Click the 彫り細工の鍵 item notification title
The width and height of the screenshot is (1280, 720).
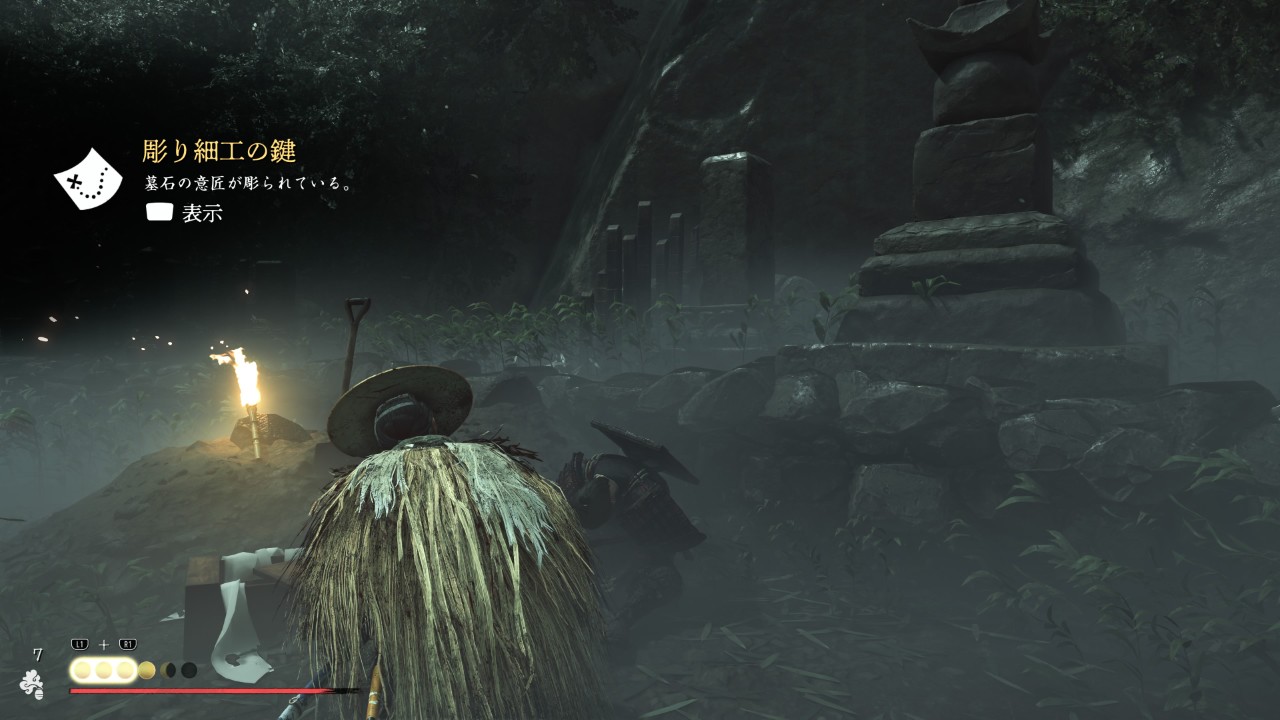click(219, 152)
